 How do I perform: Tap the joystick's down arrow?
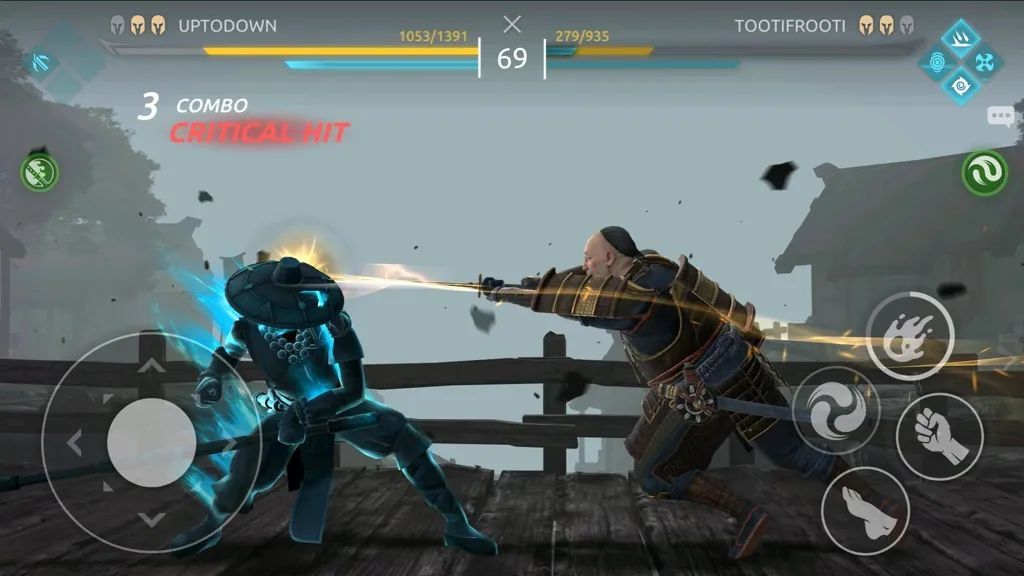point(151,518)
